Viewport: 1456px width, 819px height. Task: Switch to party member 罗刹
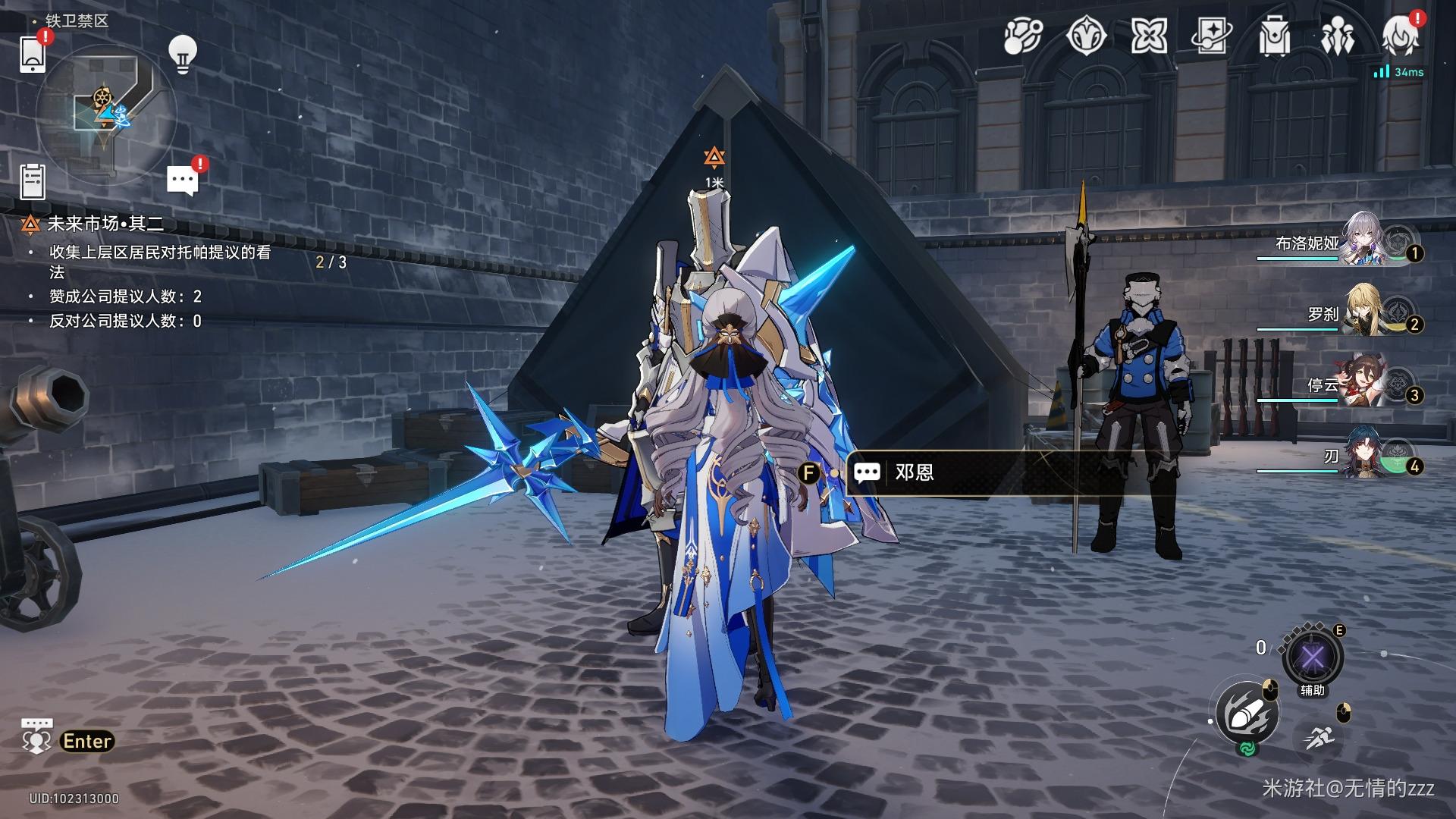pos(1365,311)
